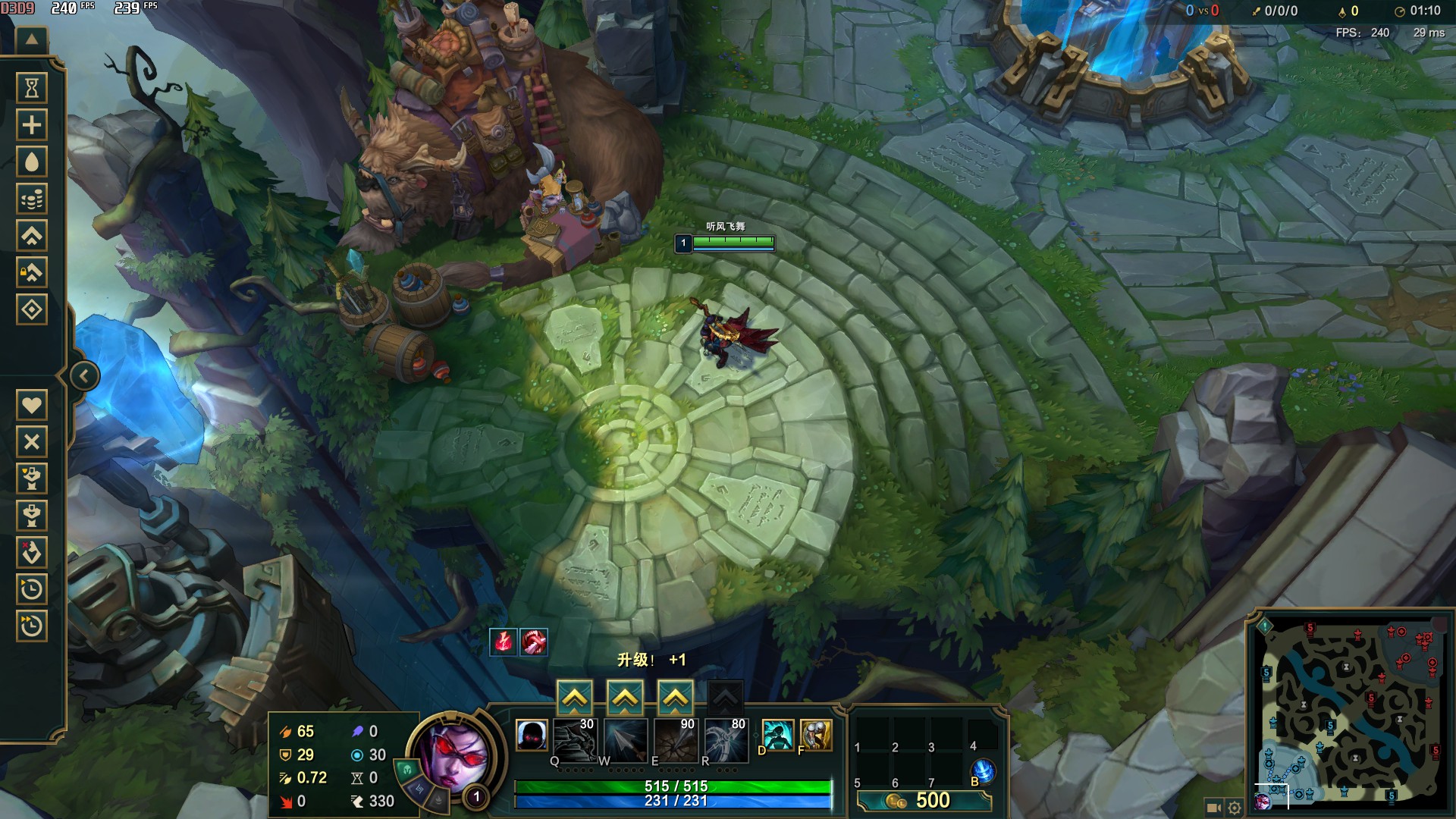The width and height of the screenshot is (1456, 819).
Task: Level up the E ability
Action: point(675,698)
